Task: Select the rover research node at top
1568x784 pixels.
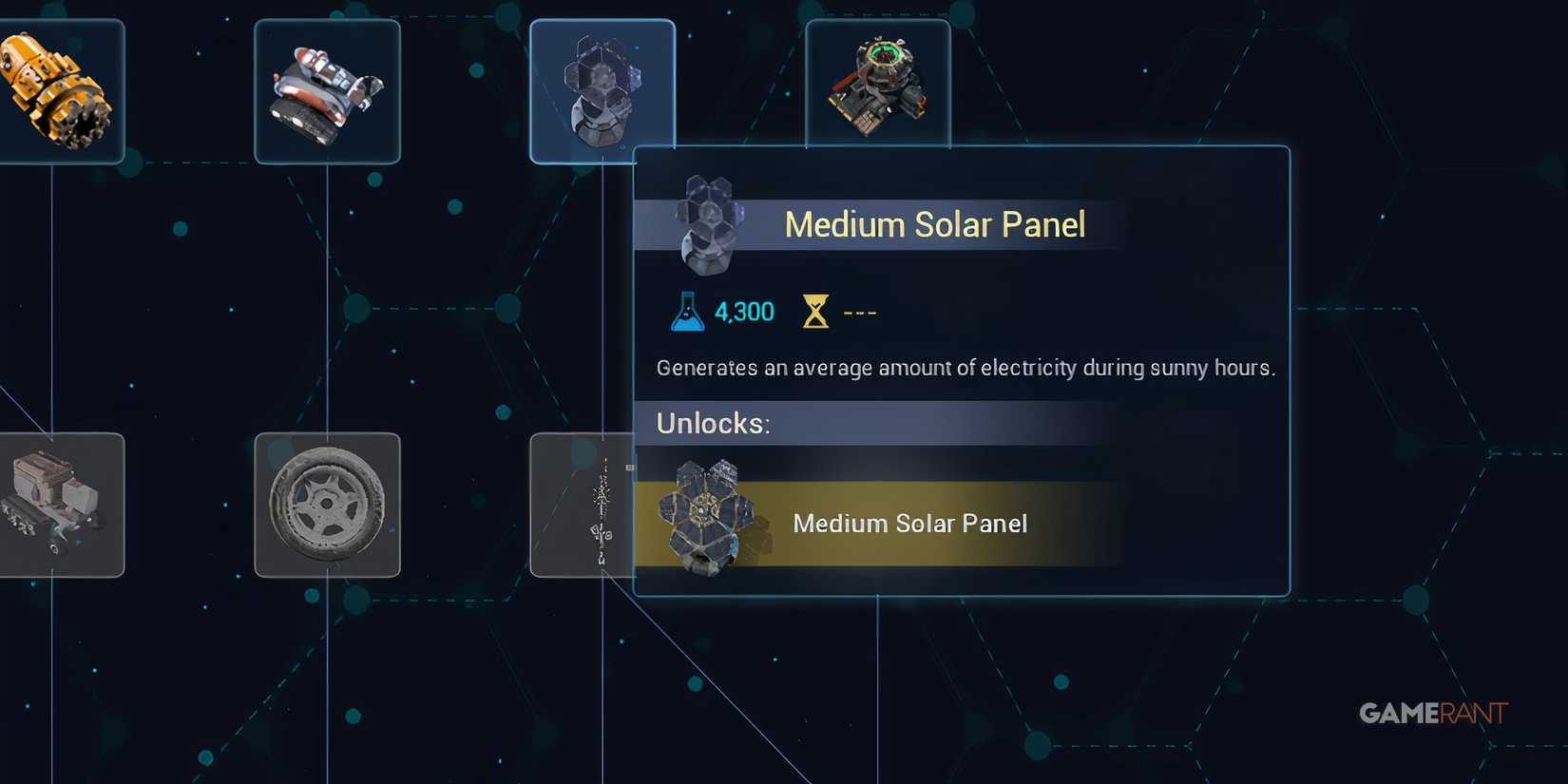Action: [327, 90]
